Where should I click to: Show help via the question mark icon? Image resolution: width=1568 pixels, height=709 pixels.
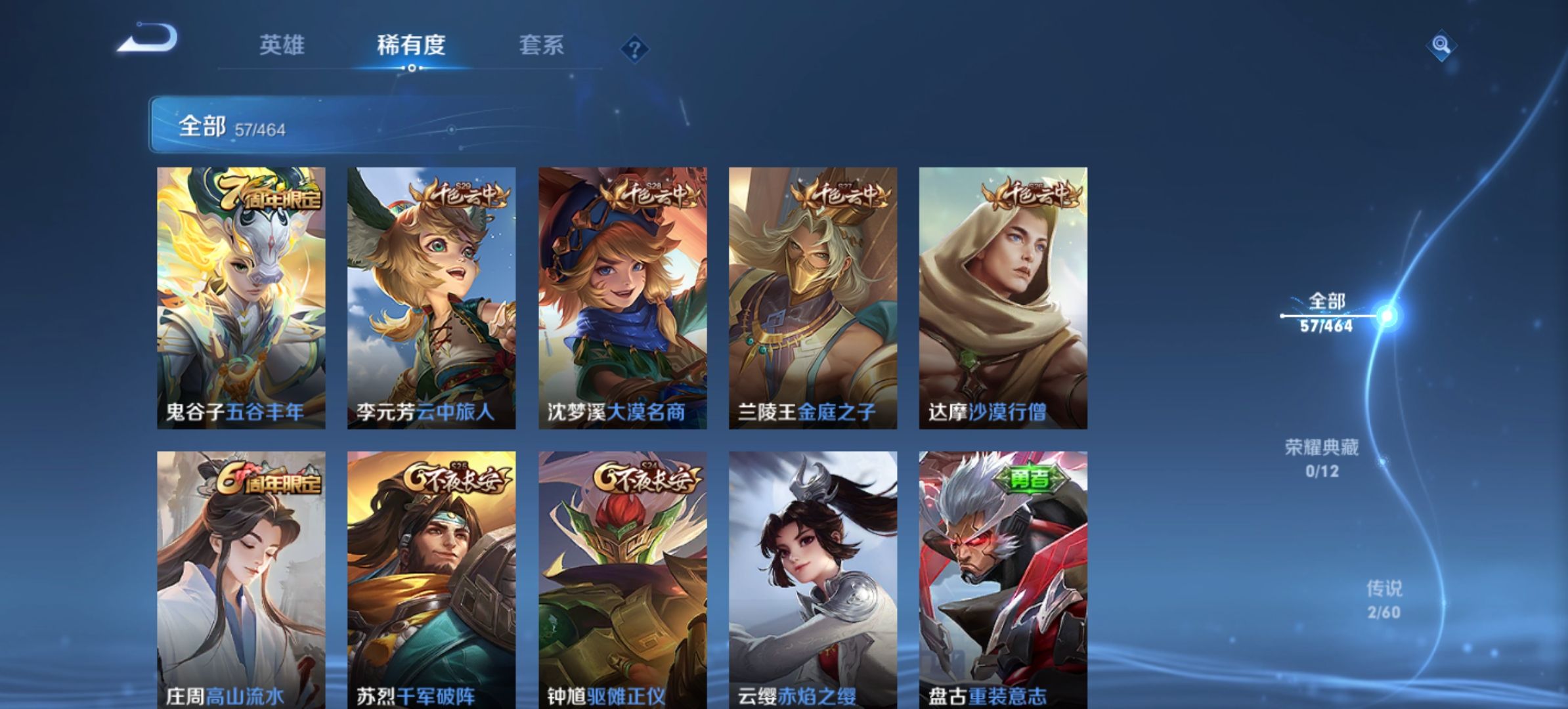pos(634,49)
